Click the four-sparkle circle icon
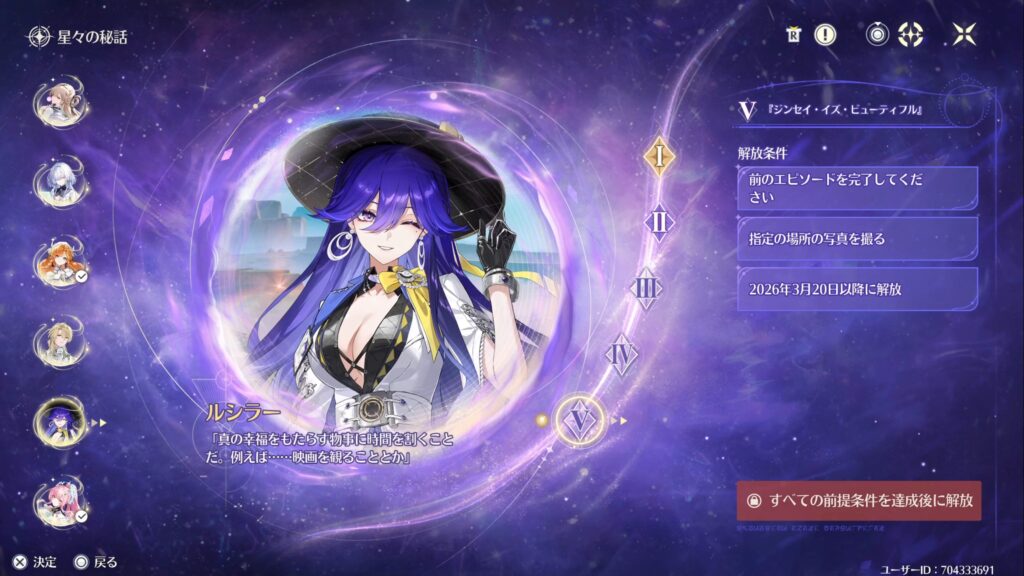1024x576 pixels. tap(911, 35)
